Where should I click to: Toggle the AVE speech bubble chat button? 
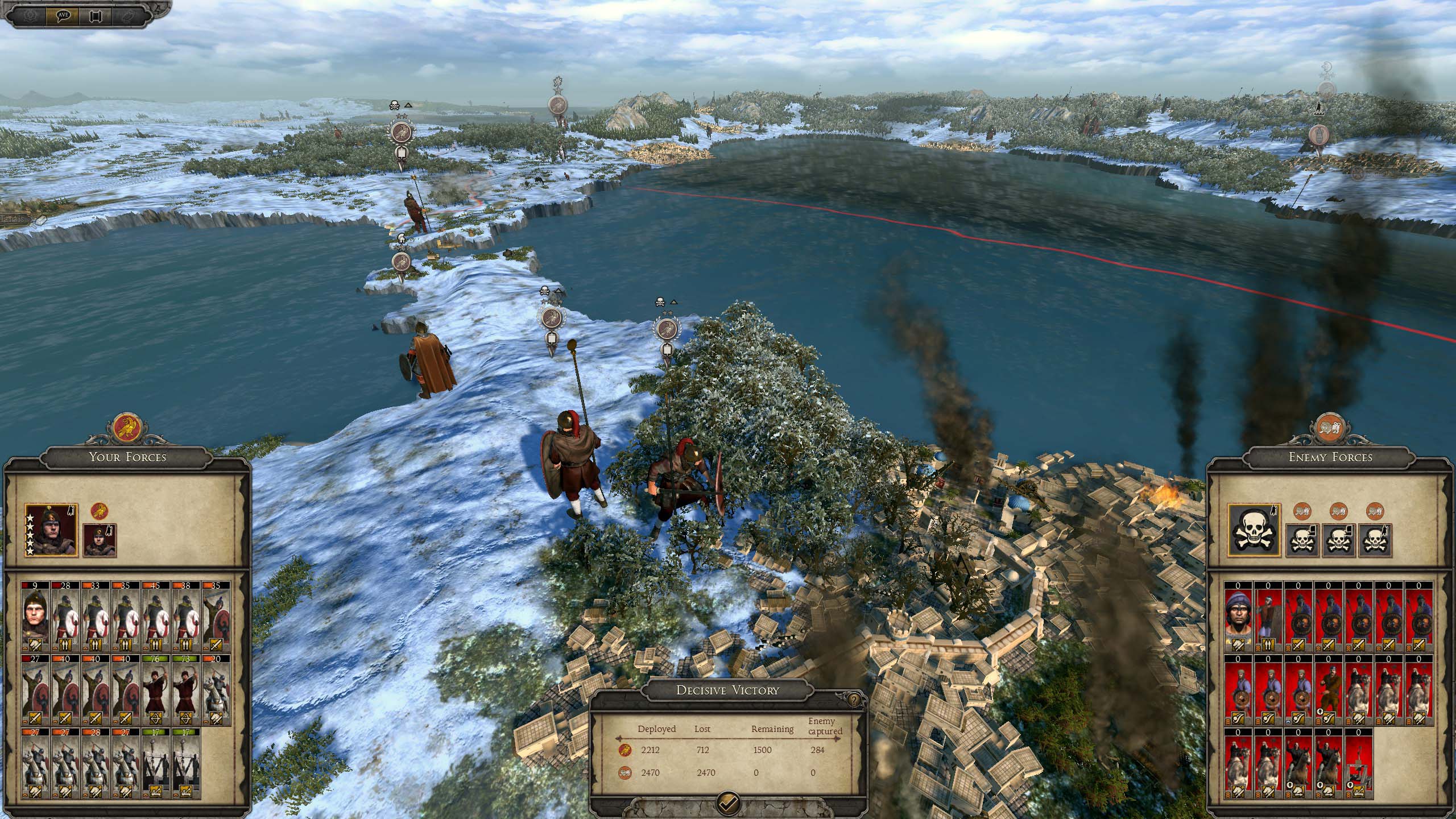(63, 15)
